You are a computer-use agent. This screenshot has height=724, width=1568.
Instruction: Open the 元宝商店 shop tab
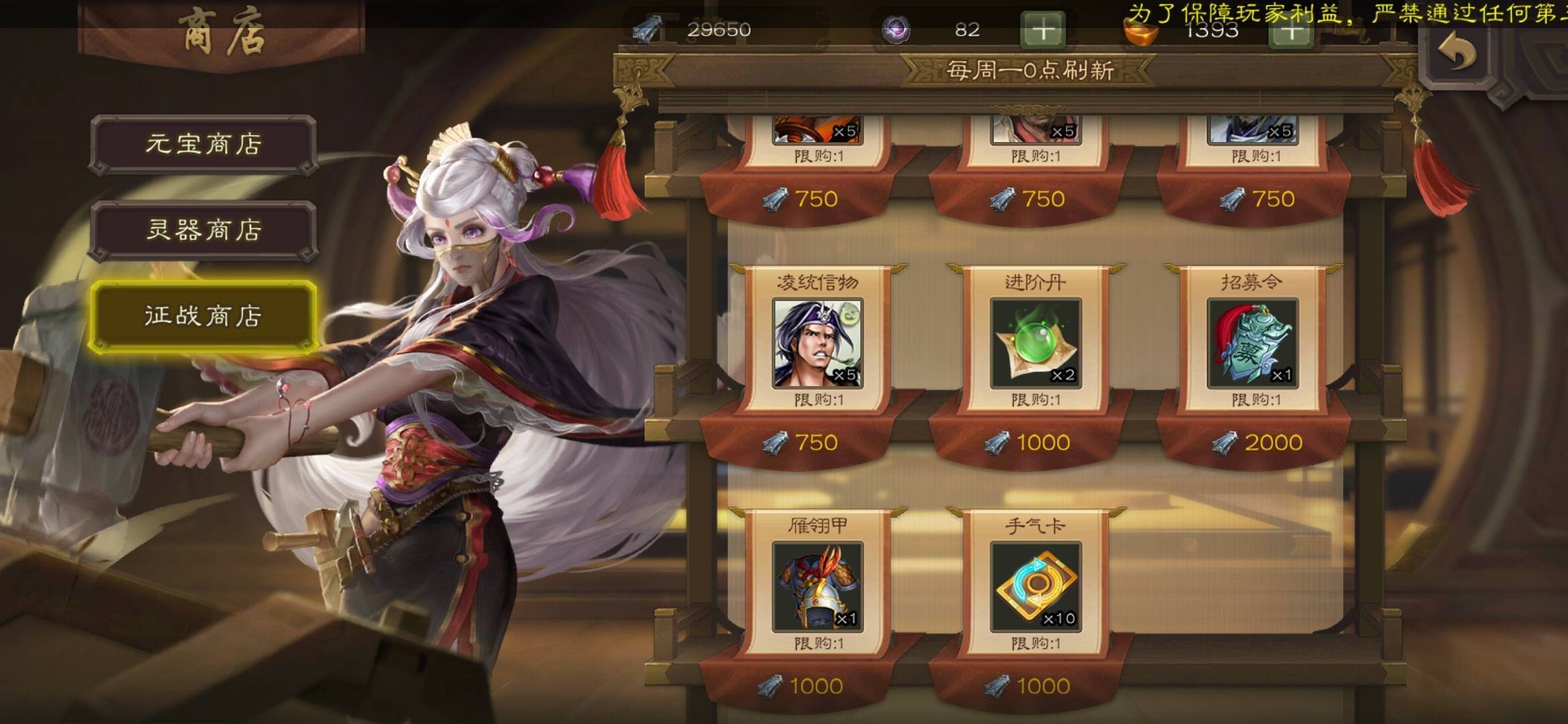pyautogui.click(x=203, y=144)
